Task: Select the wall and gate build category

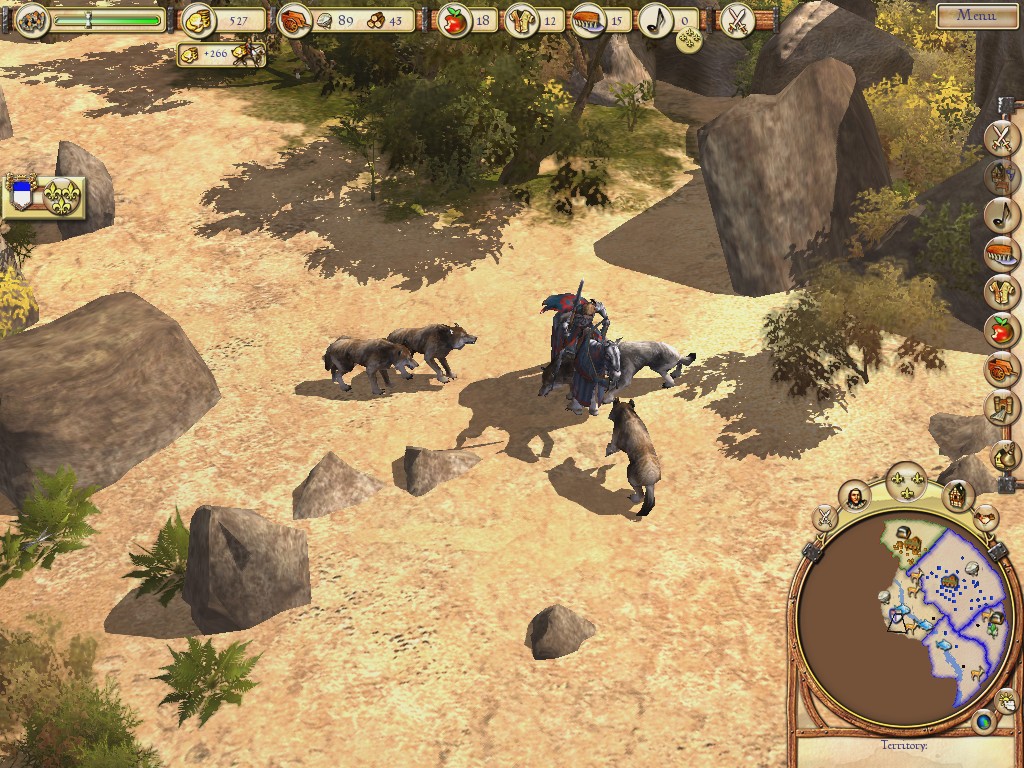Action: coord(1001,408)
